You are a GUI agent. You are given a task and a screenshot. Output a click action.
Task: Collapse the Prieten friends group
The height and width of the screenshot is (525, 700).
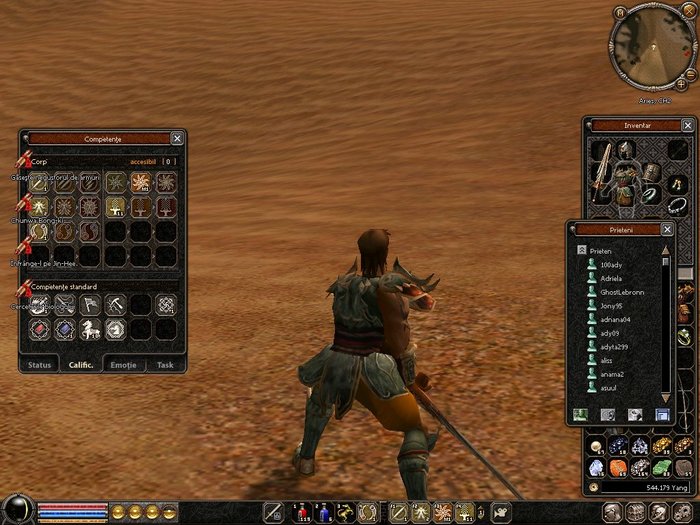coord(580,250)
